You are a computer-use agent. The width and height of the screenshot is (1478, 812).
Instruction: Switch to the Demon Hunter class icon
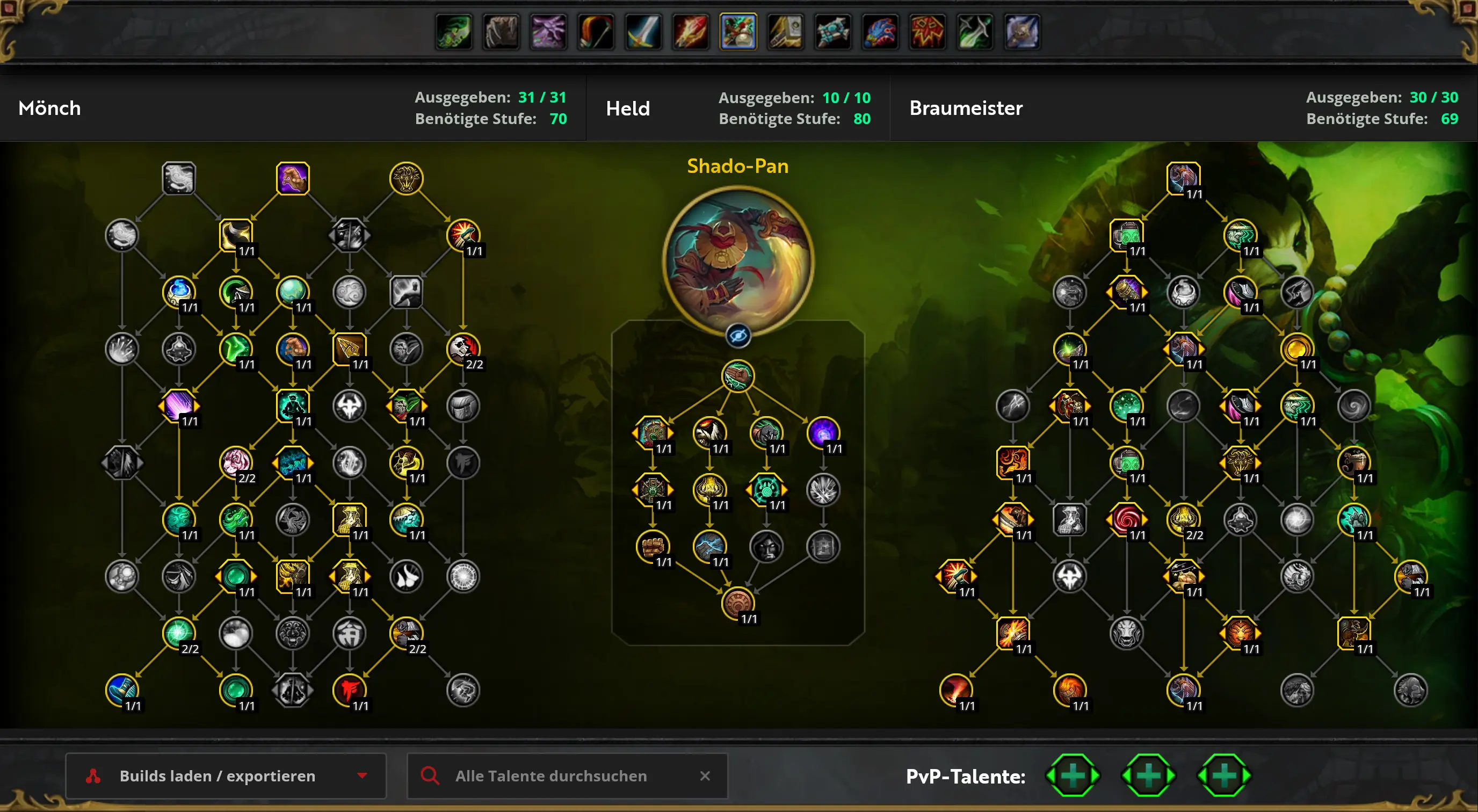(x=454, y=32)
